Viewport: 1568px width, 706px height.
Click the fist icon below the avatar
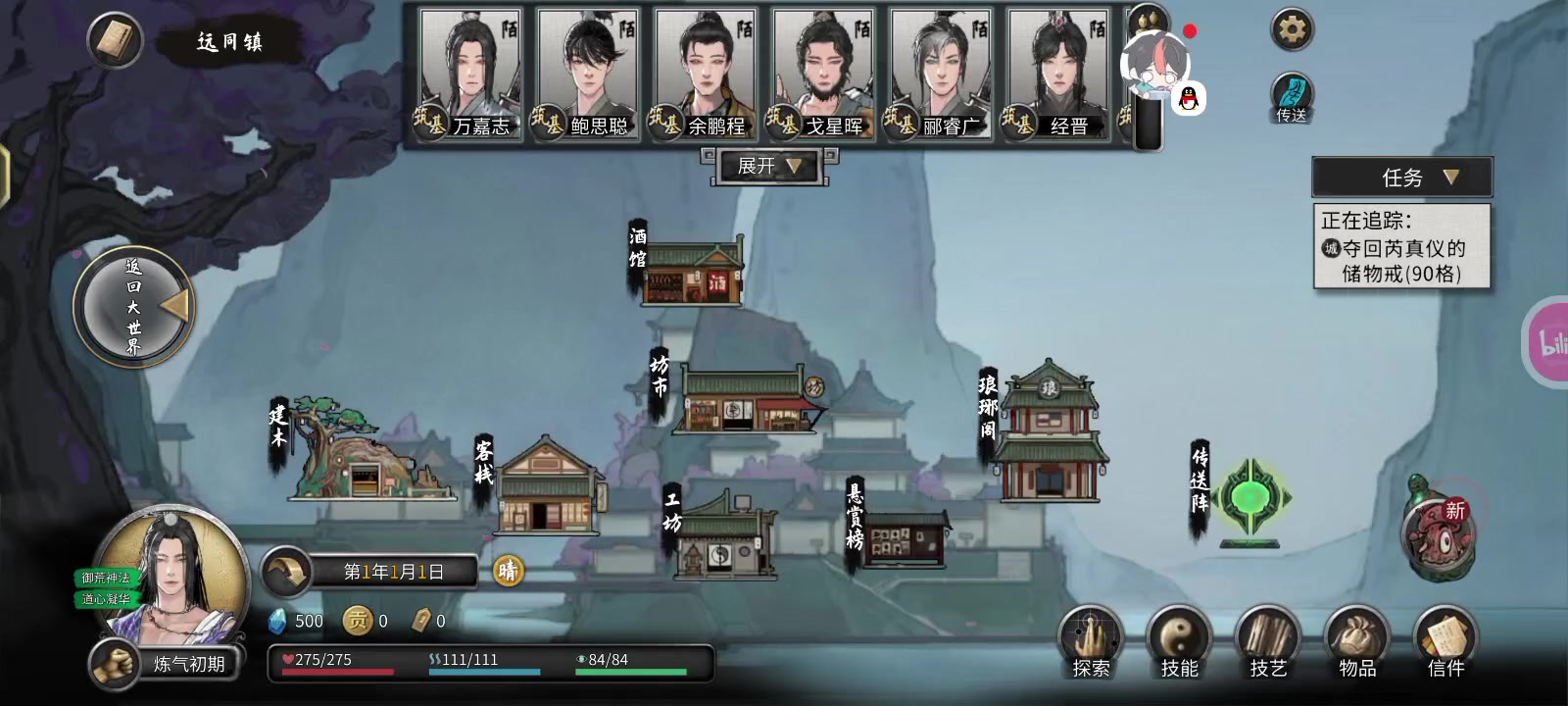point(114,662)
